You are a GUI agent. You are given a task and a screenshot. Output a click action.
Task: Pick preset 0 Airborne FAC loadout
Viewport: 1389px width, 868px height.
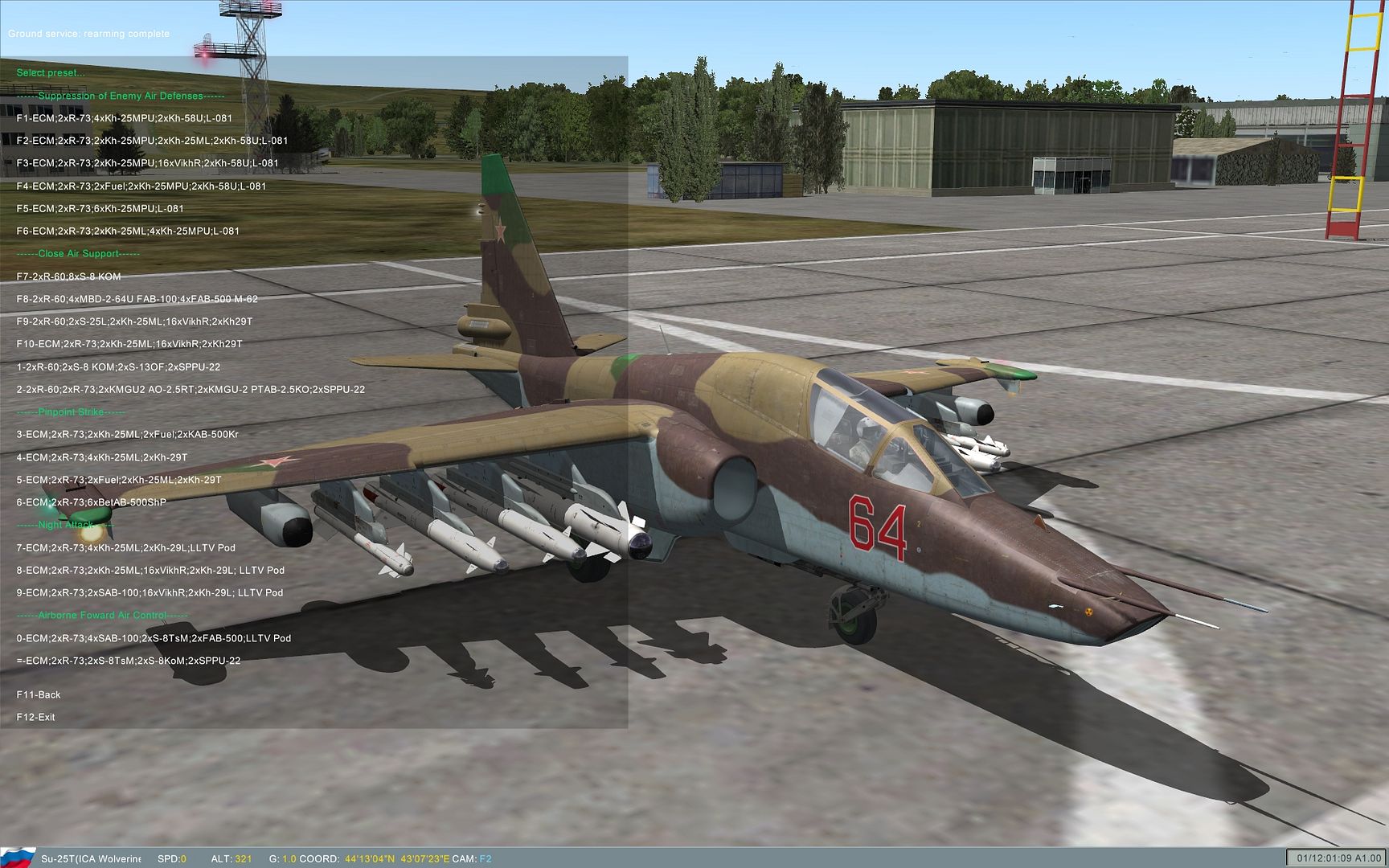pyautogui.click(x=153, y=637)
